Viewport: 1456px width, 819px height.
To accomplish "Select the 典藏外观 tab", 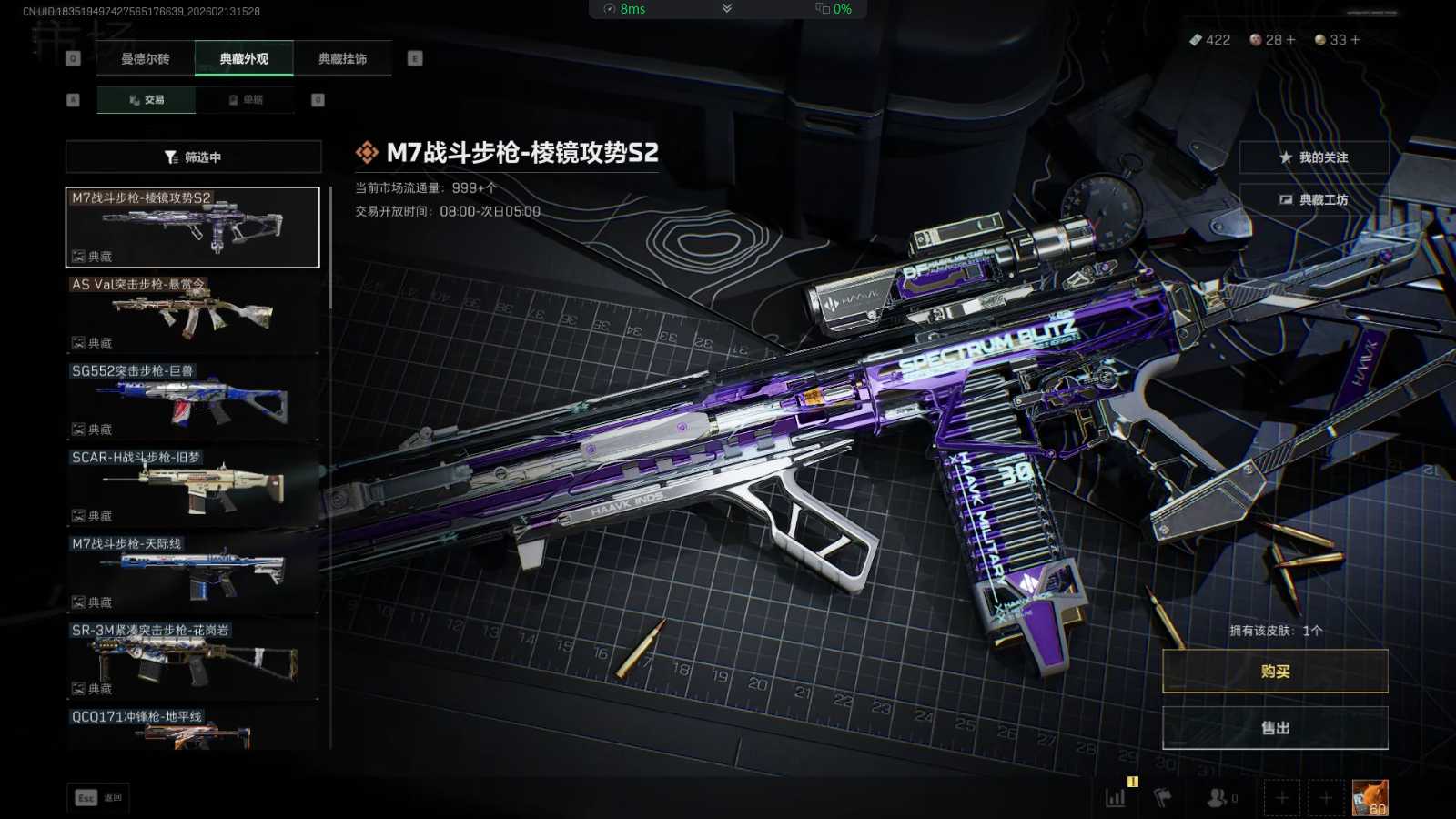I will [x=244, y=59].
